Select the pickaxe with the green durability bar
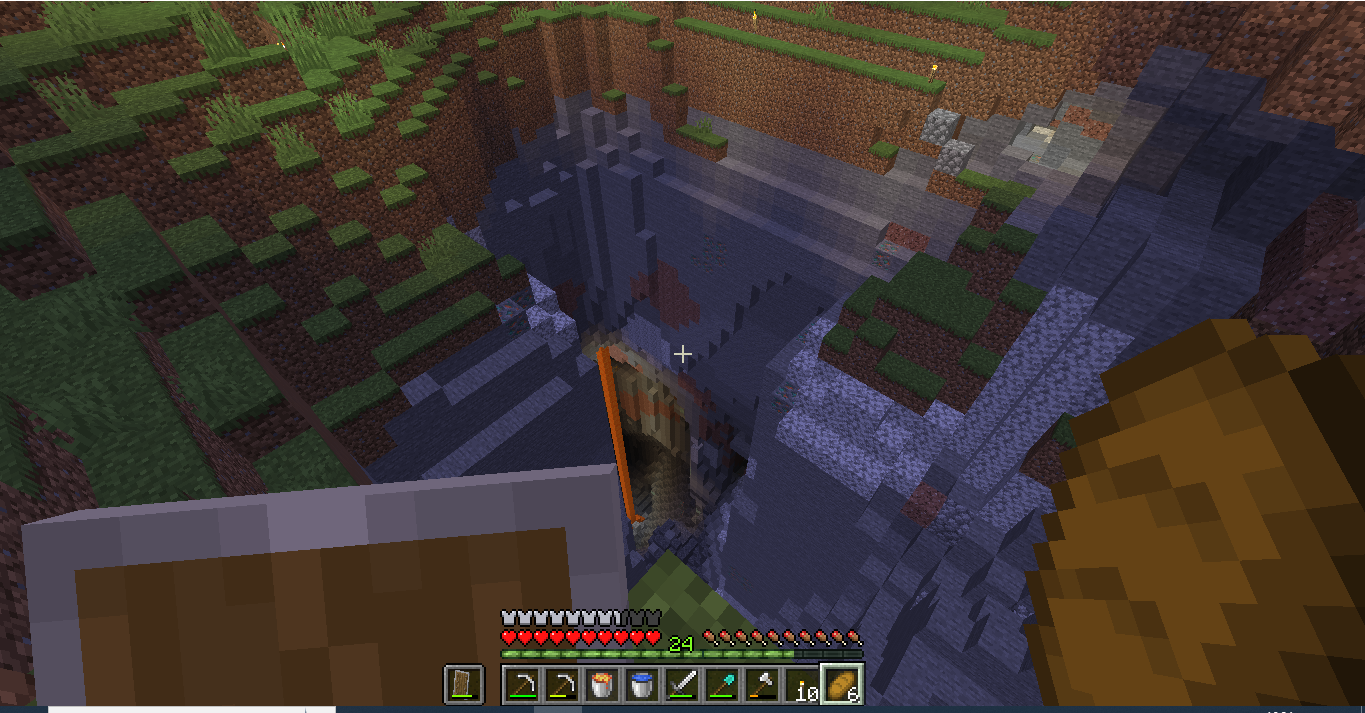The height and width of the screenshot is (713, 1365). pyautogui.click(x=522, y=685)
